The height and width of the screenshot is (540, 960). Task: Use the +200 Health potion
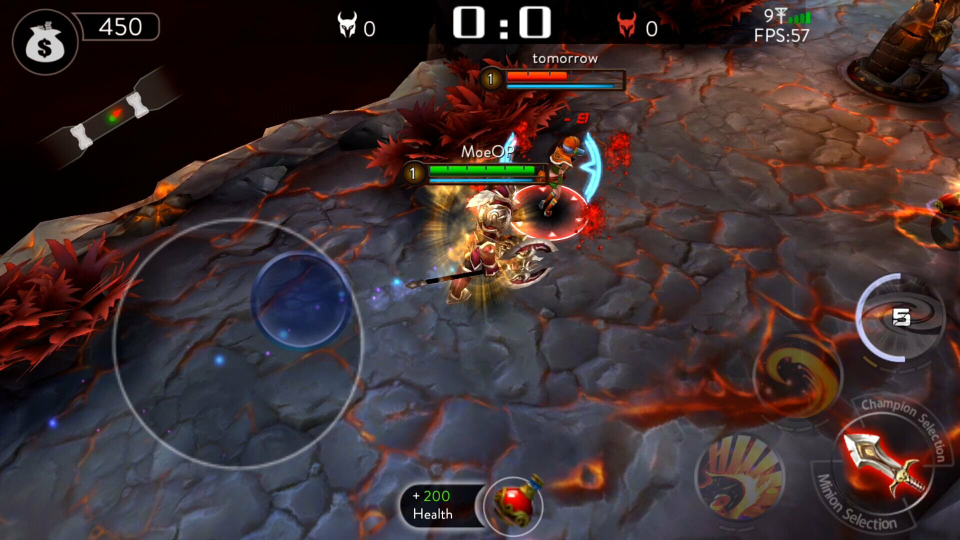coord(513,503)
